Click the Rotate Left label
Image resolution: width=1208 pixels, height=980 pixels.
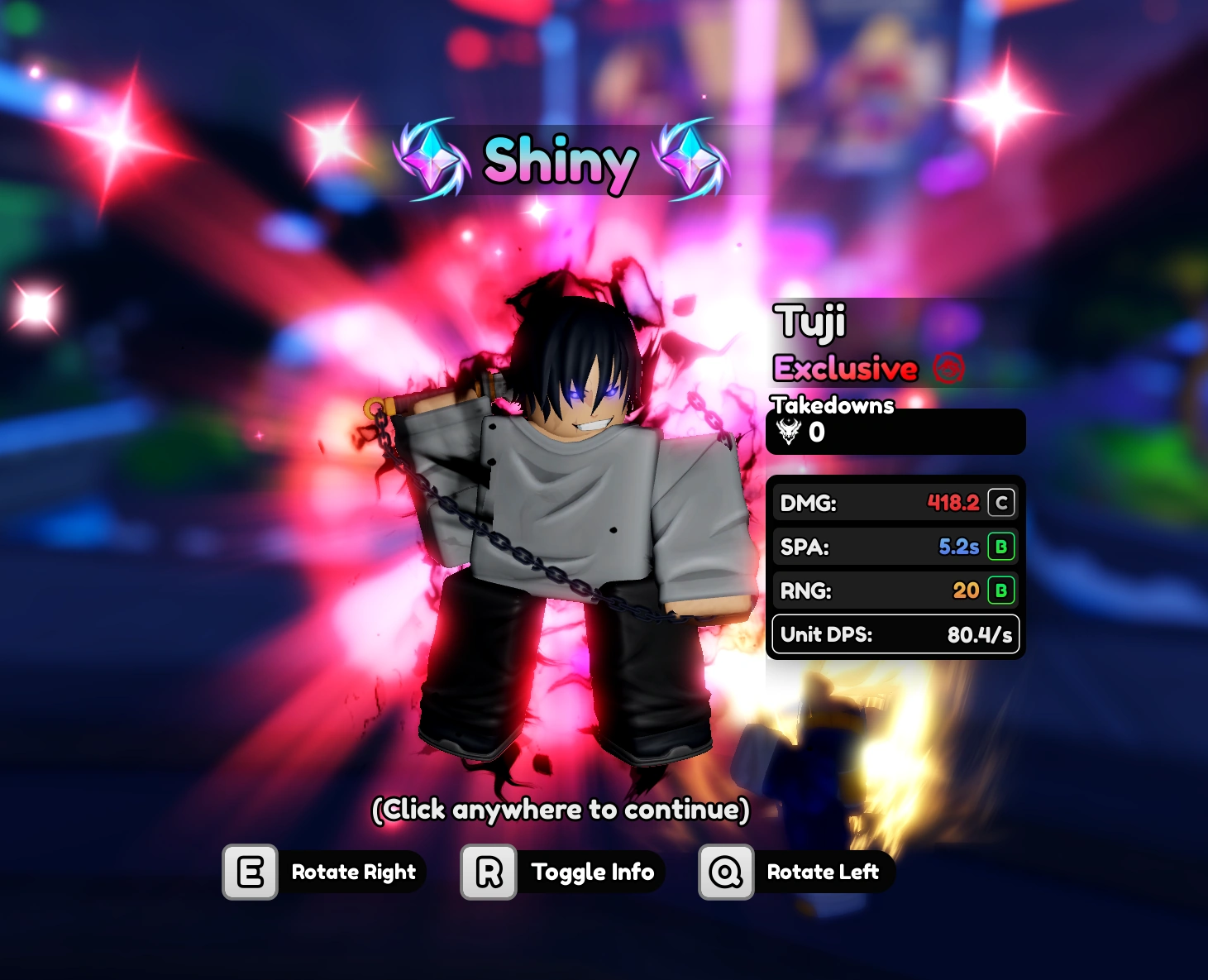[824, 872]
